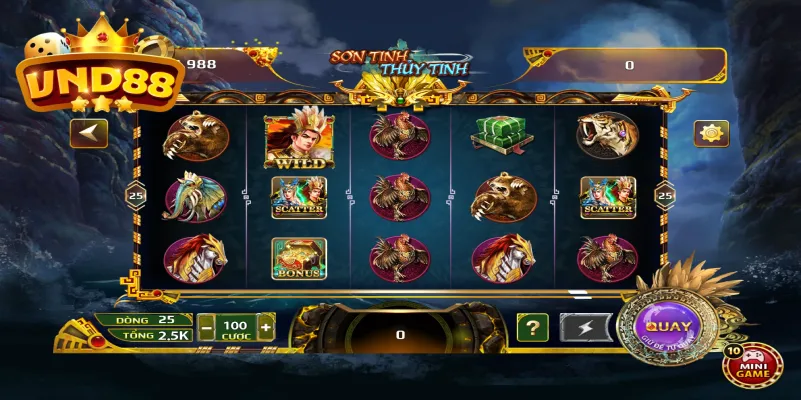Increase the bet with the plus button
The width and height of the screenshot is (801, 400).
tap(265, 327)
